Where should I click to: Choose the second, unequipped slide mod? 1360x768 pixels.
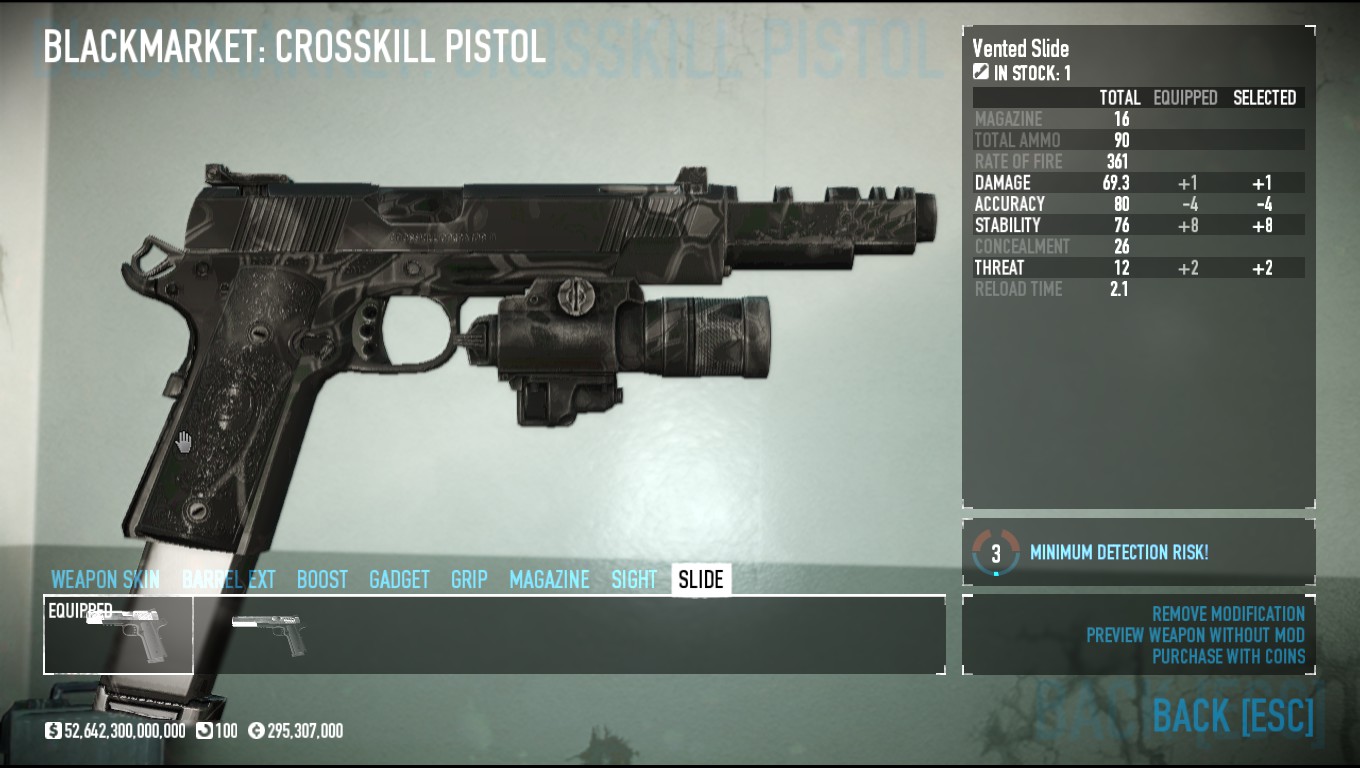(x=267, y=635)
